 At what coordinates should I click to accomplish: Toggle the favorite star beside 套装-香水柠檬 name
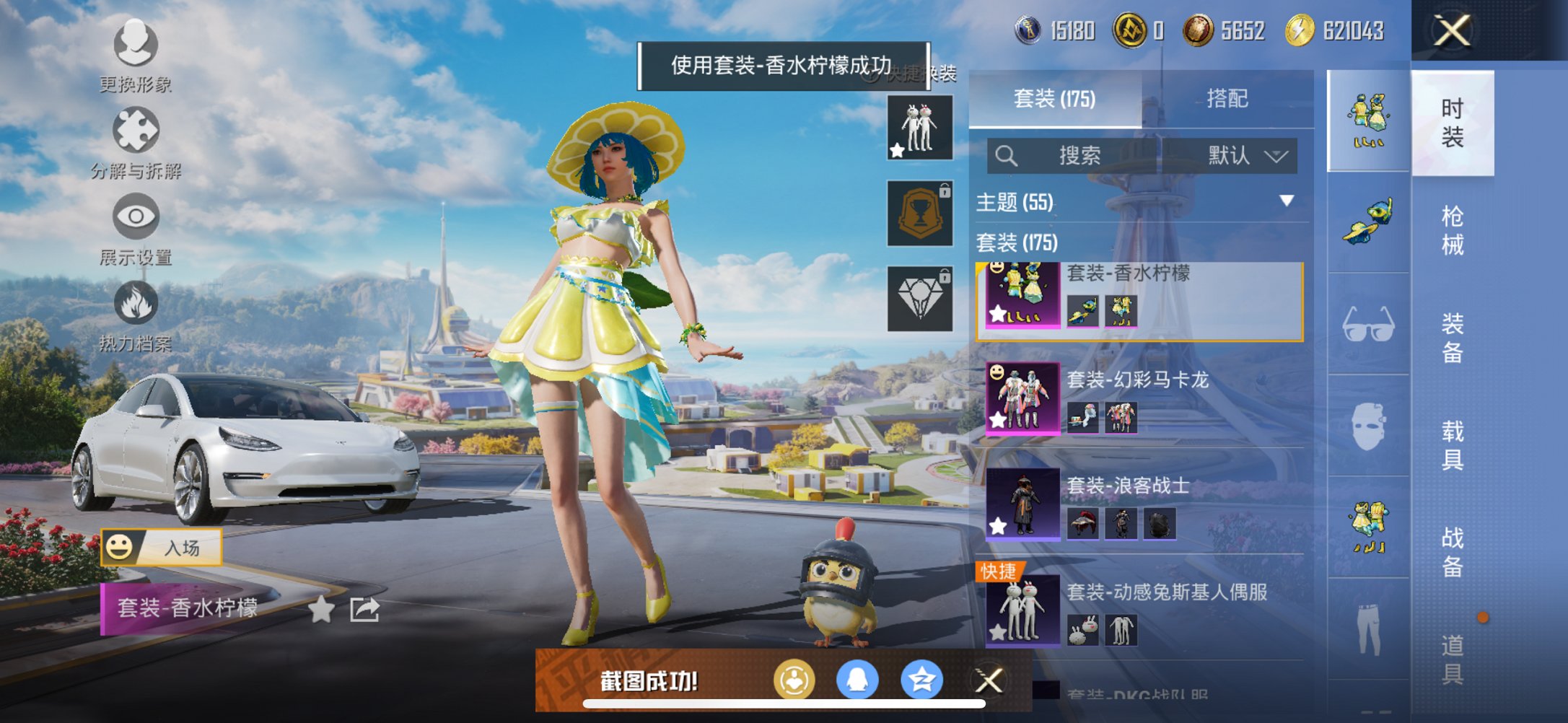pos(320,610)
